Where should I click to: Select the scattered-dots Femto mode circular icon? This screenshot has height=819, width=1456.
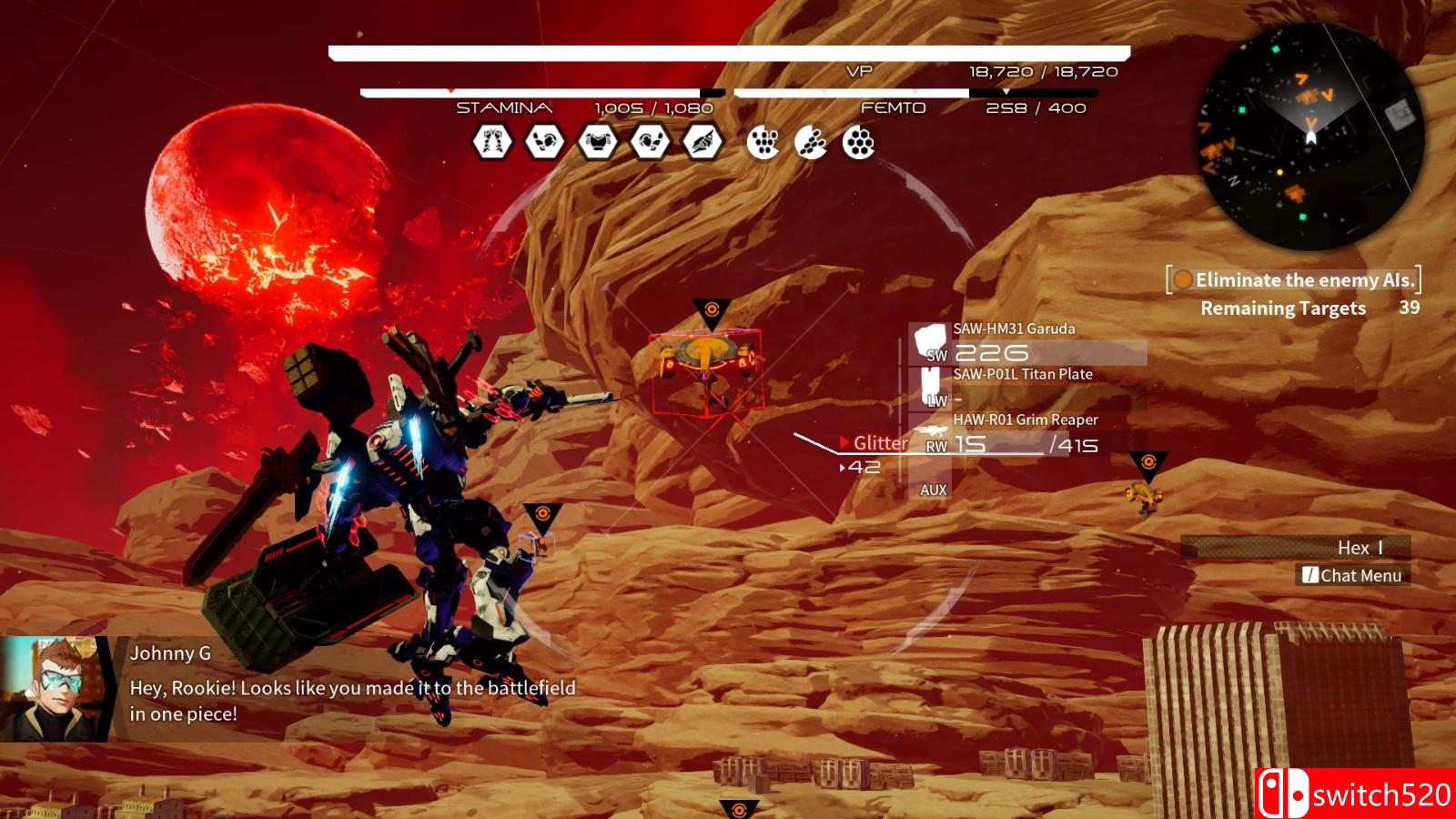point(763,142)
